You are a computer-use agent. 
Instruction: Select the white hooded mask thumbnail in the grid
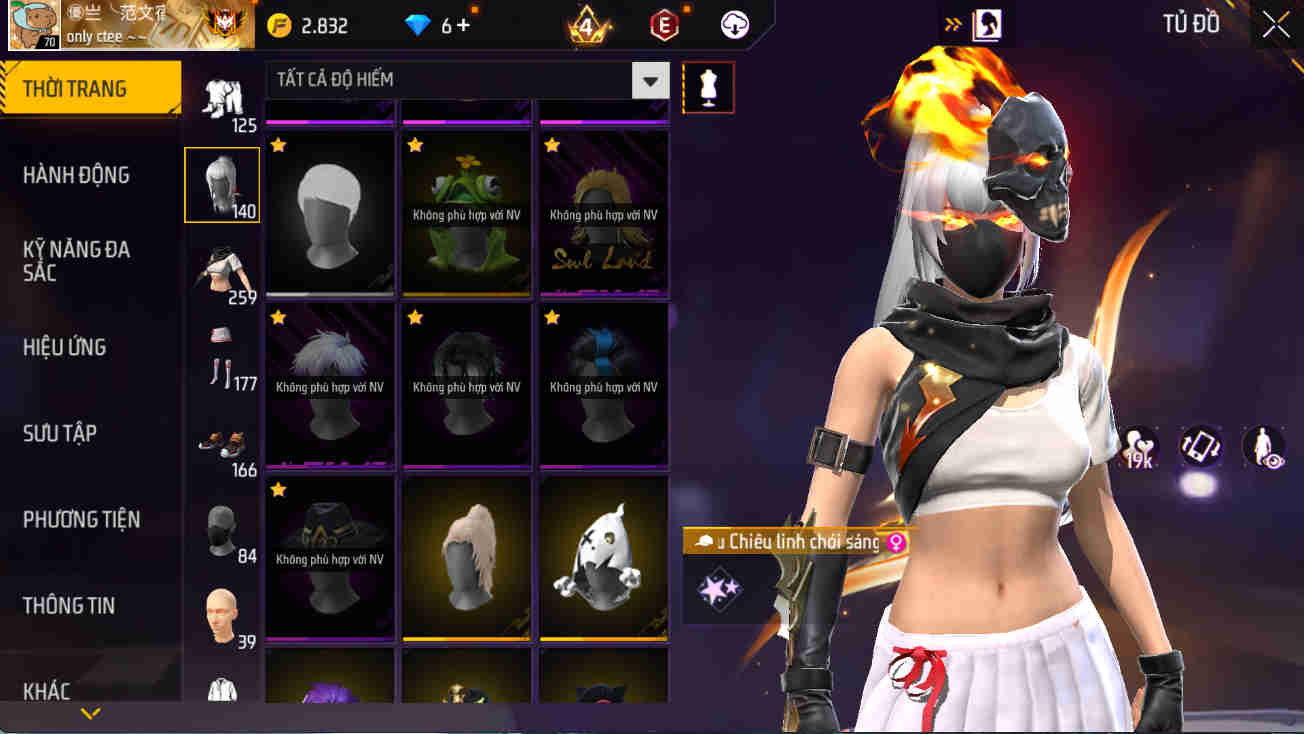pos(604,558)
